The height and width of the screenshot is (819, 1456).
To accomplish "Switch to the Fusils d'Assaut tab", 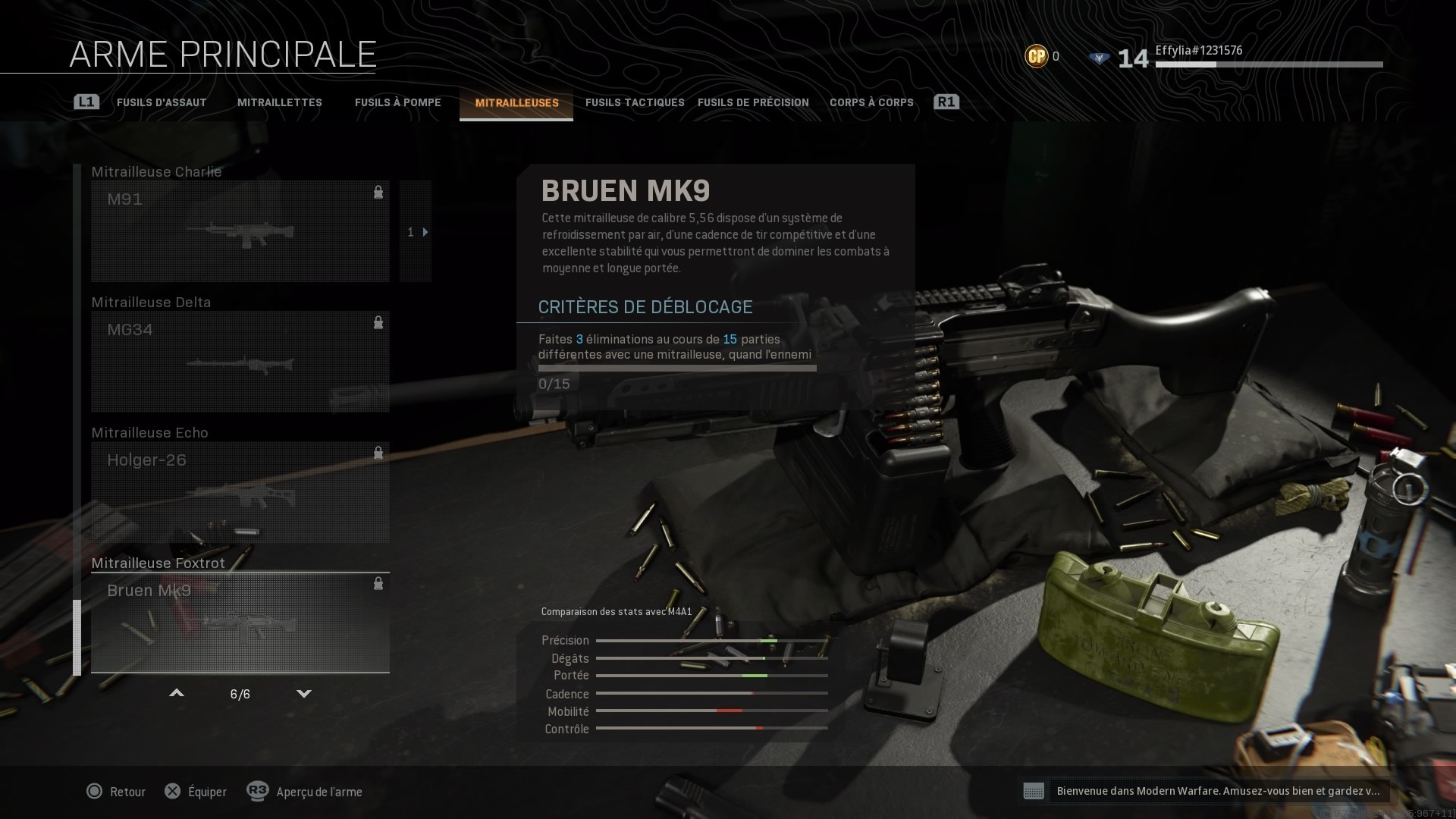I will pyautogui.click(x=161, y=102).
